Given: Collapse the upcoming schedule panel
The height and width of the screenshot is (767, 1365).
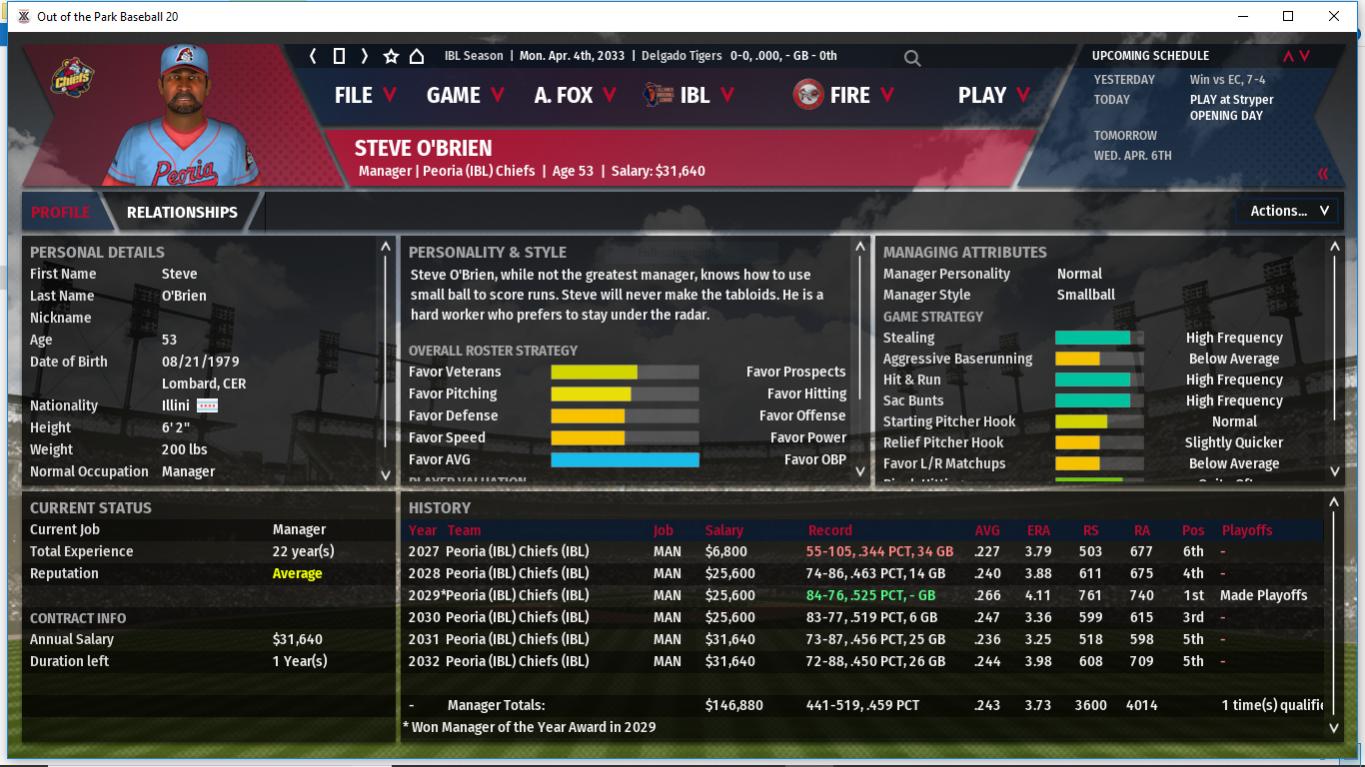Looking at the screenshot, I should coord(1323,174).
